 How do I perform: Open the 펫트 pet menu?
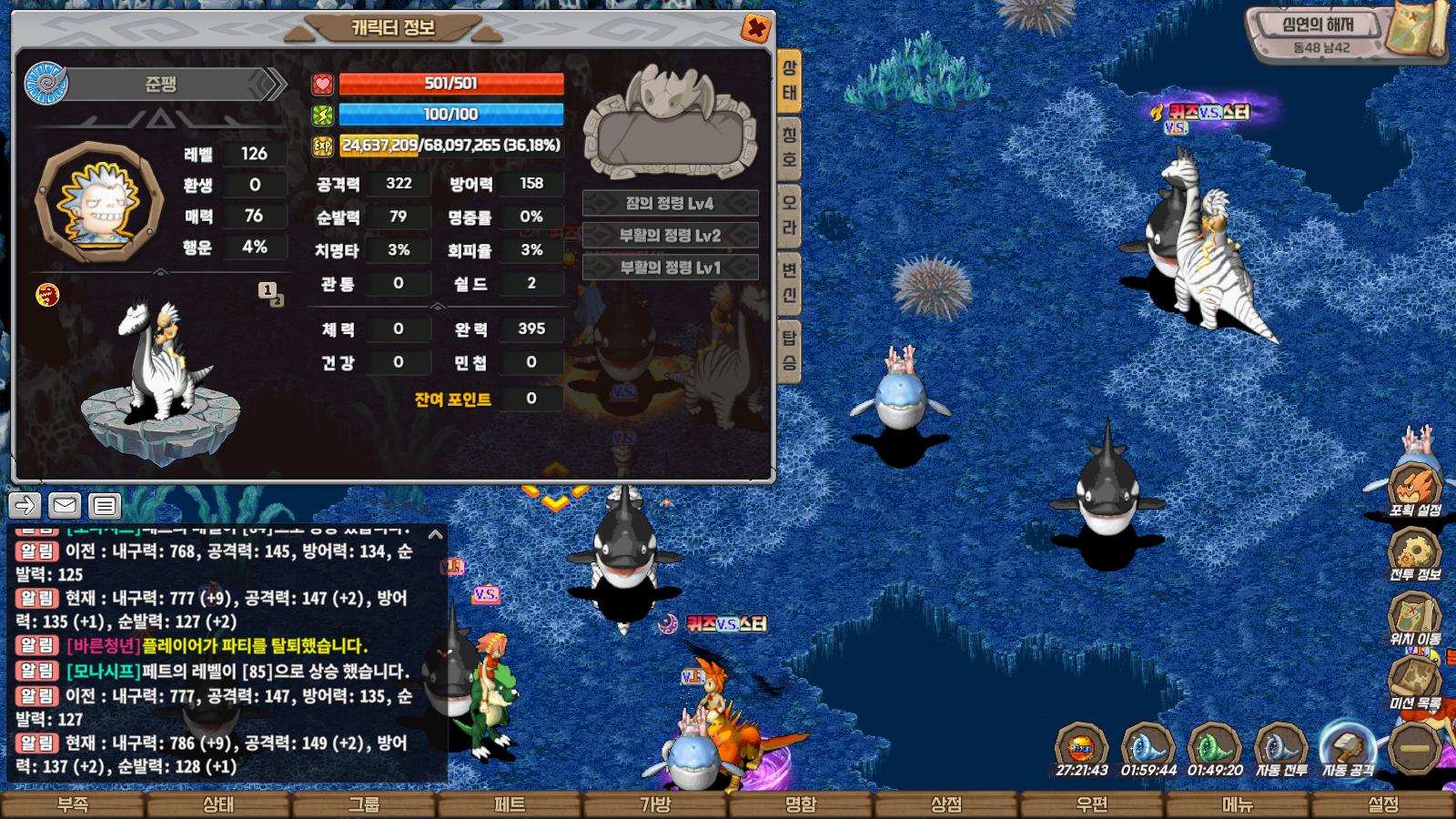(x=510, y=804)
